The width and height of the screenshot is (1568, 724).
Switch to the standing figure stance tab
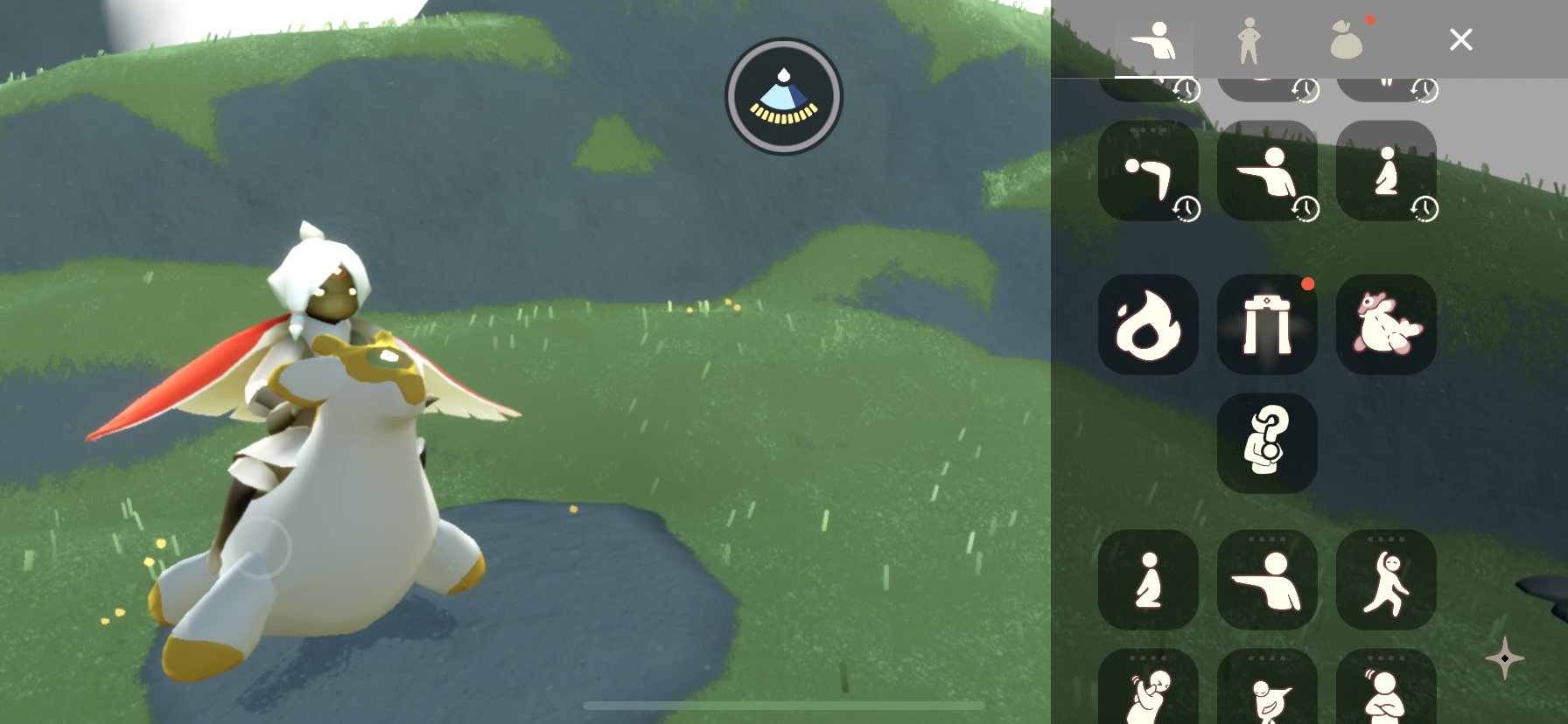[1249, 40]
